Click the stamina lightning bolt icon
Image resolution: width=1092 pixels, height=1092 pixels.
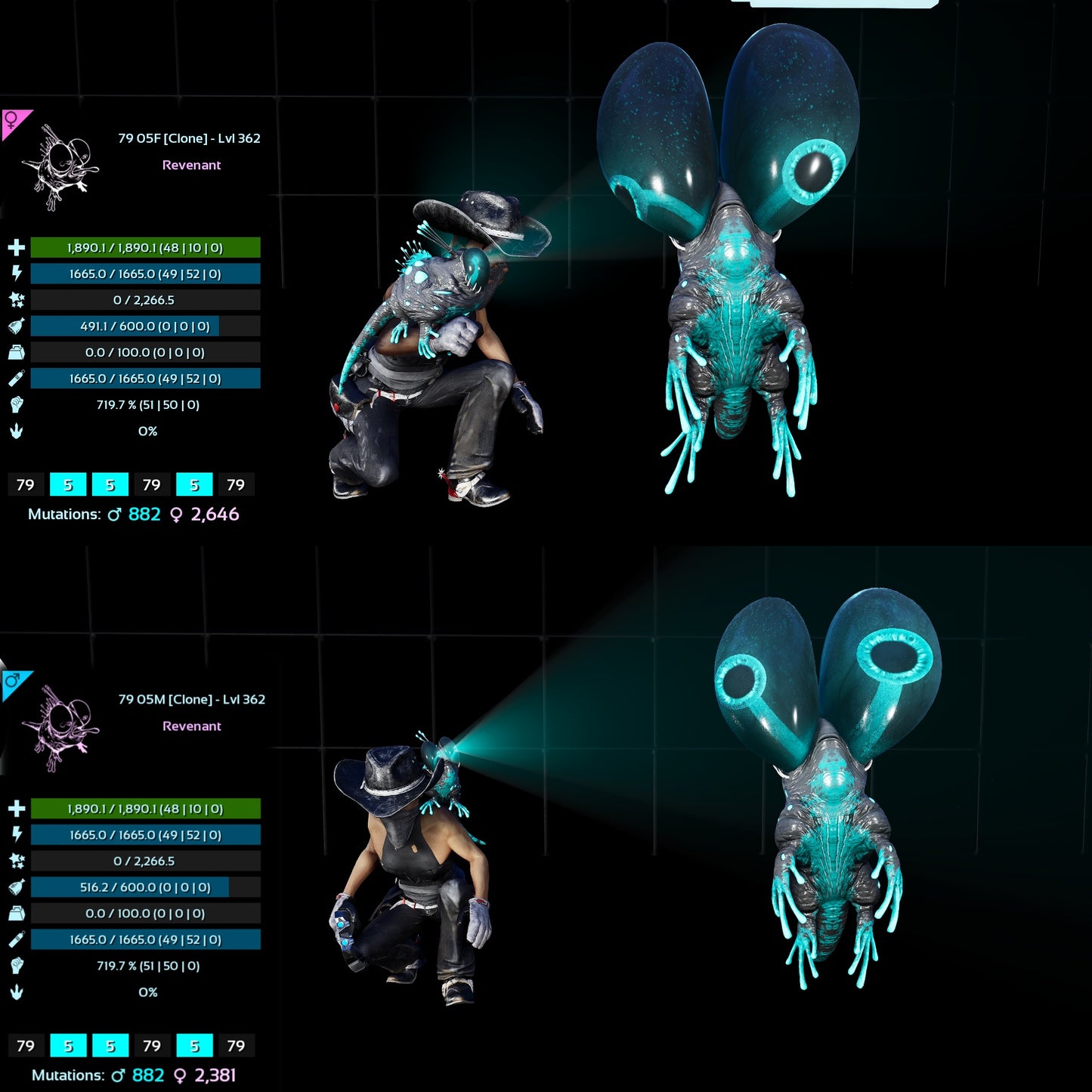click(x=17, y=274)
